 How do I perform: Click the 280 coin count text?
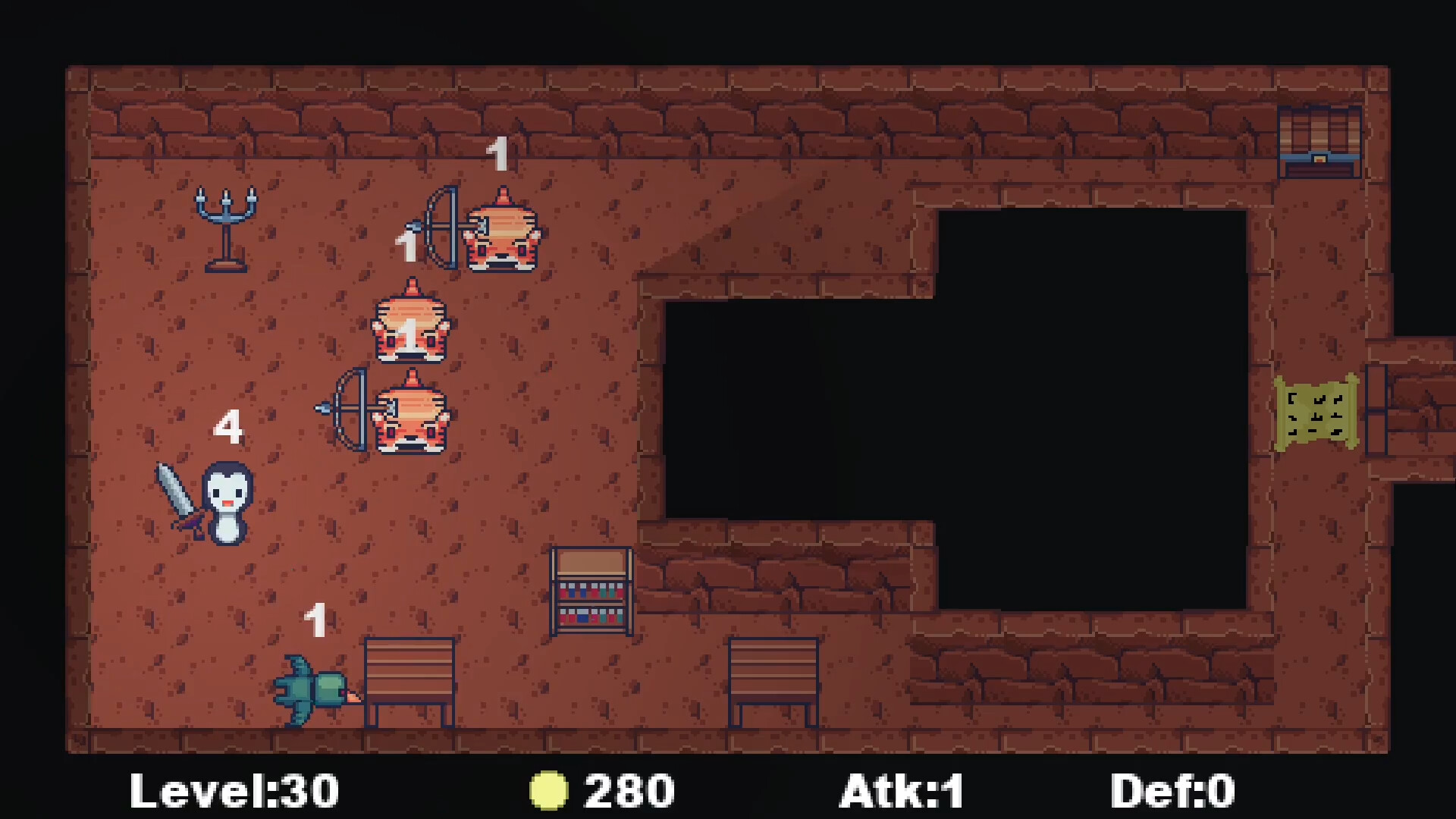pyautogui.click(x=626, y=789)
